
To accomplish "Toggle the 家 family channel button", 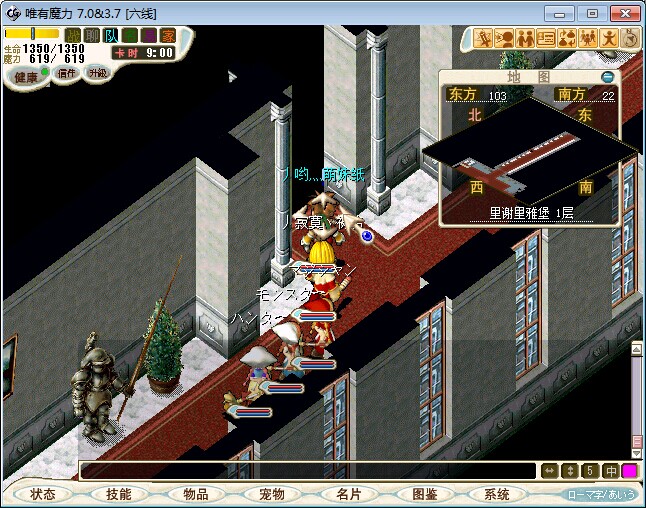I will click(167, 36).
